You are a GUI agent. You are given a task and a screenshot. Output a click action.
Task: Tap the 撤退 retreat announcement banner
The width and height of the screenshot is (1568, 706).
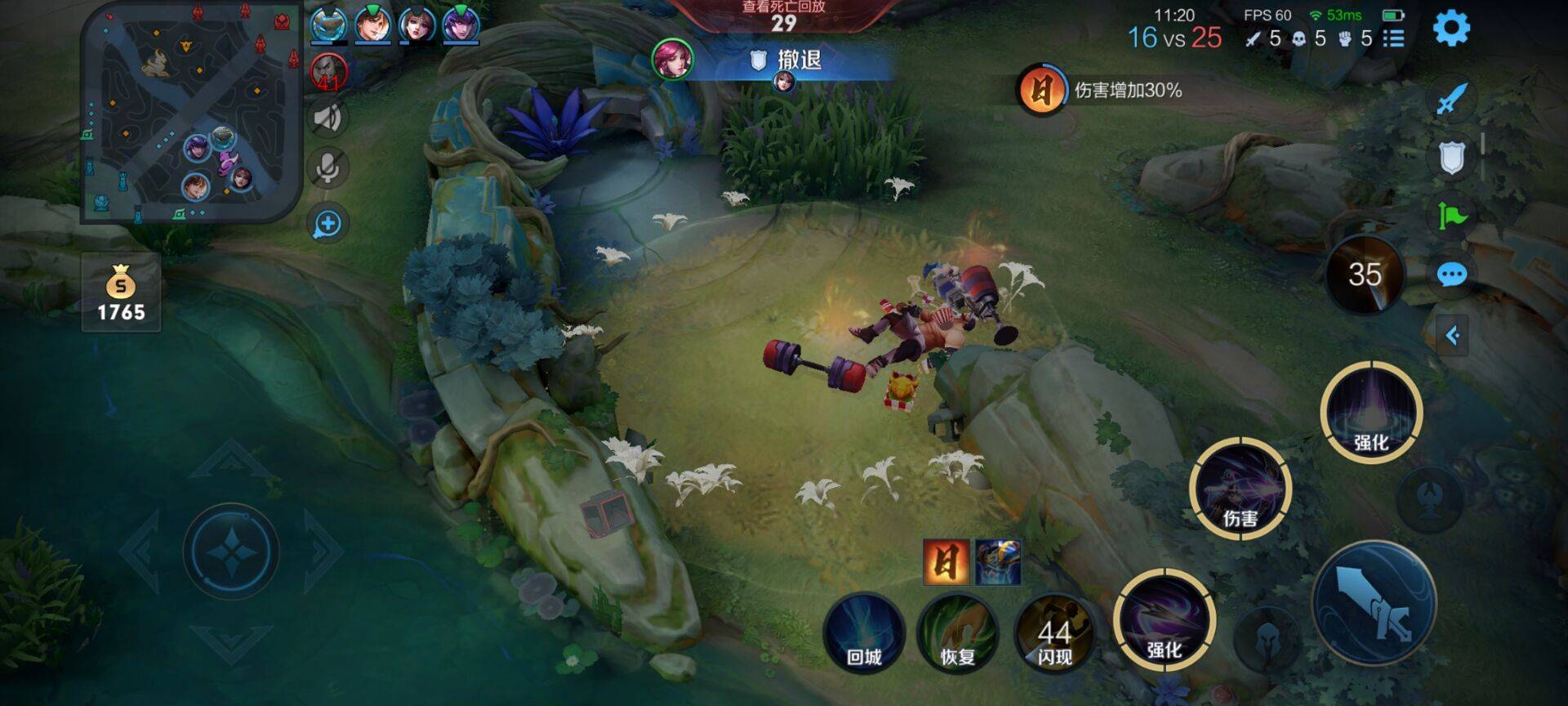[x=782, y=58]
